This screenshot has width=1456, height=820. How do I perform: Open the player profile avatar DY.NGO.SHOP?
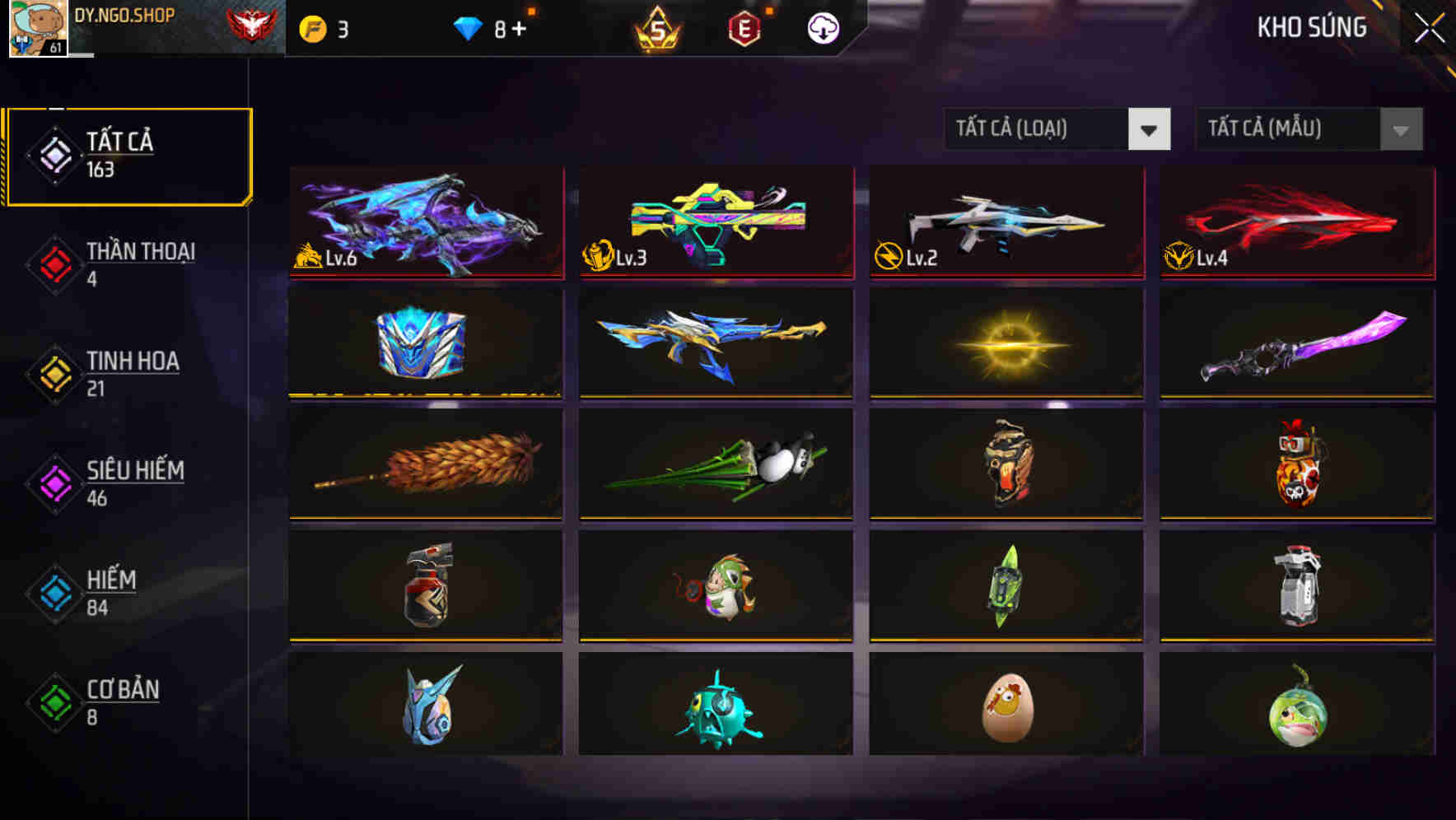(x=36, y=30)
